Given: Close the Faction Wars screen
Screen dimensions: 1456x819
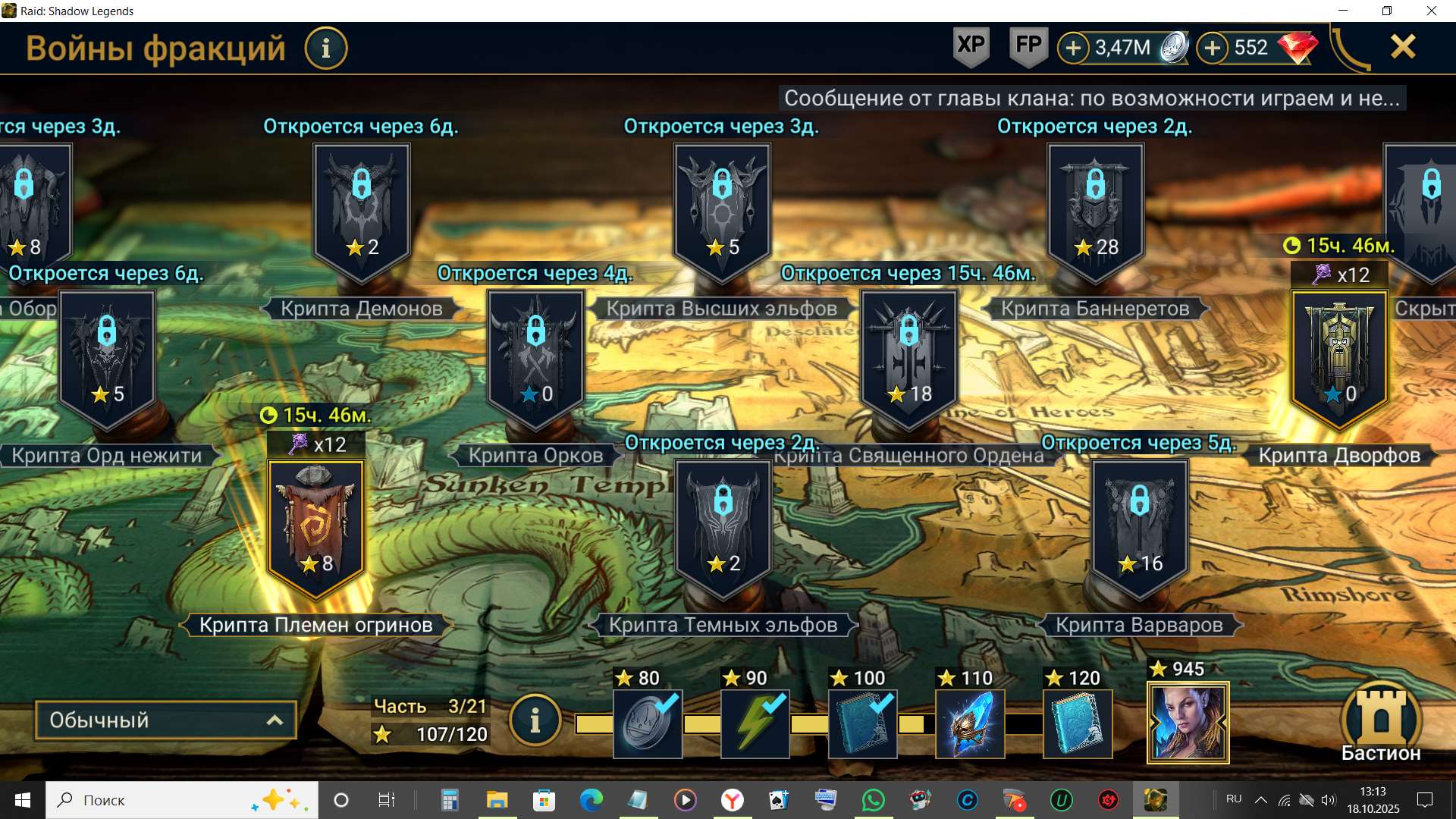Looking at the screenshot, I should pos(1403,47).
